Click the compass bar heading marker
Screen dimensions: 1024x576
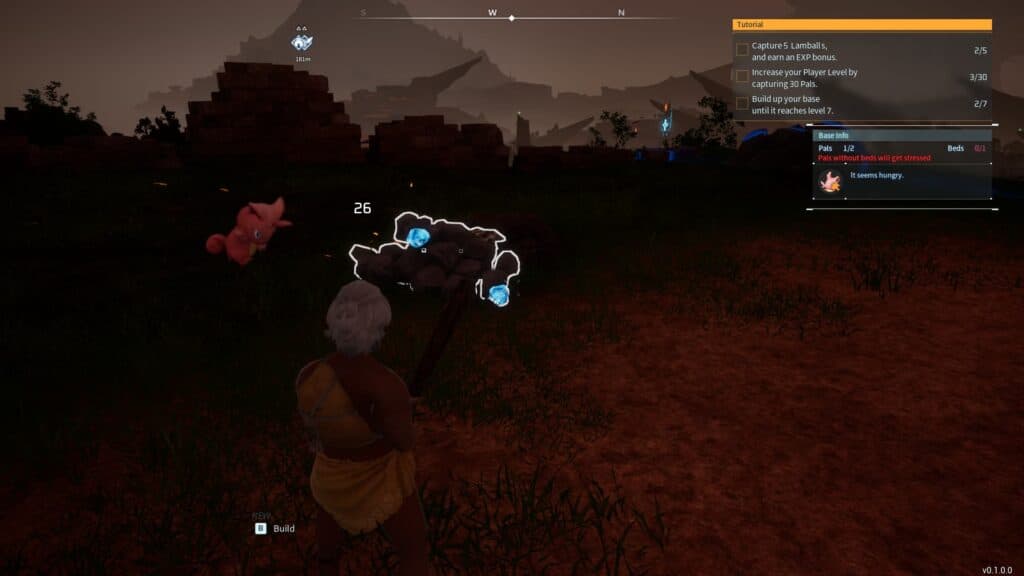[x=512, y=18]
